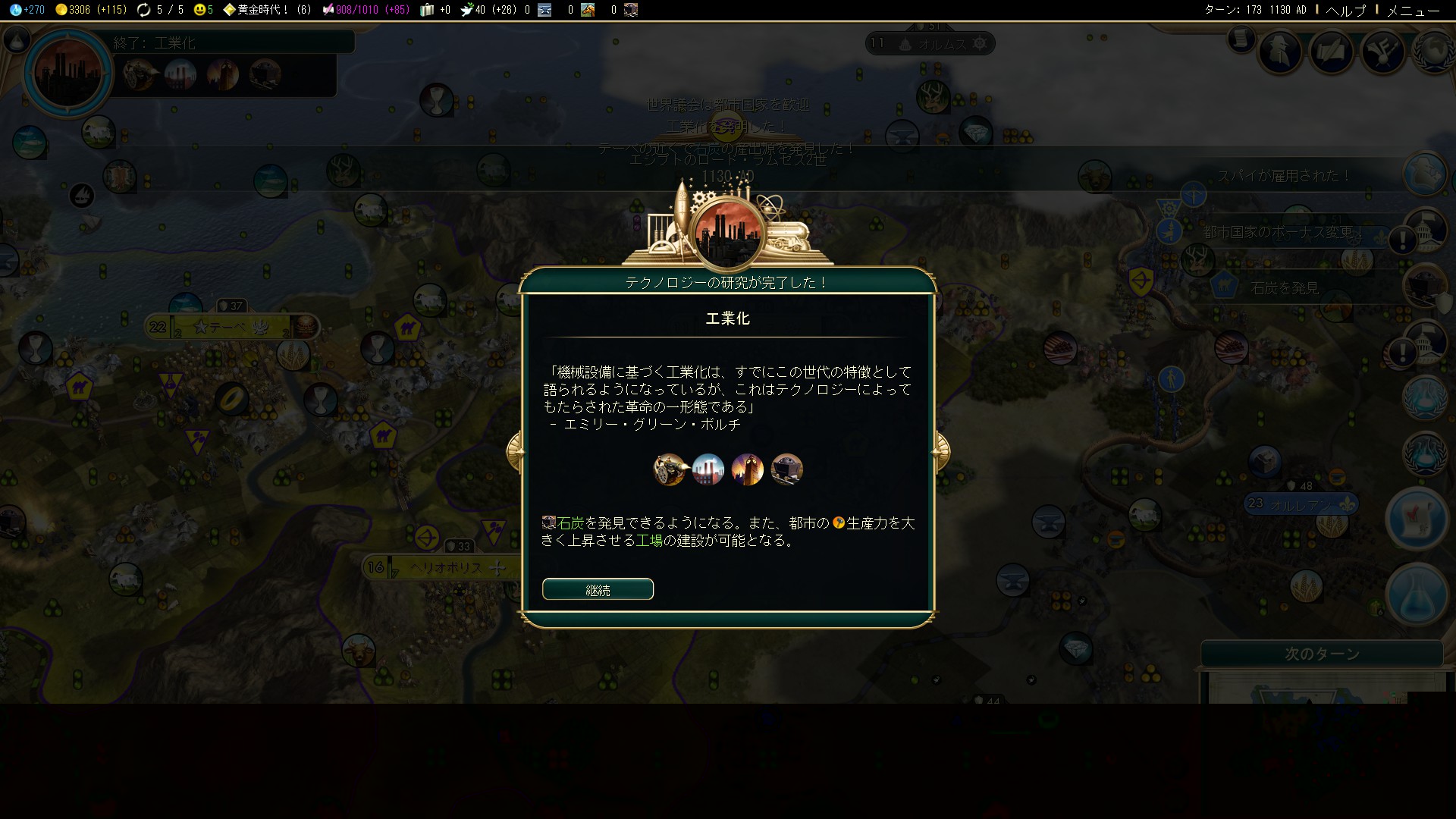This screenshot has width=1456, height=819.
Task: Select the テーベ city banner
Action: (228, 328)
